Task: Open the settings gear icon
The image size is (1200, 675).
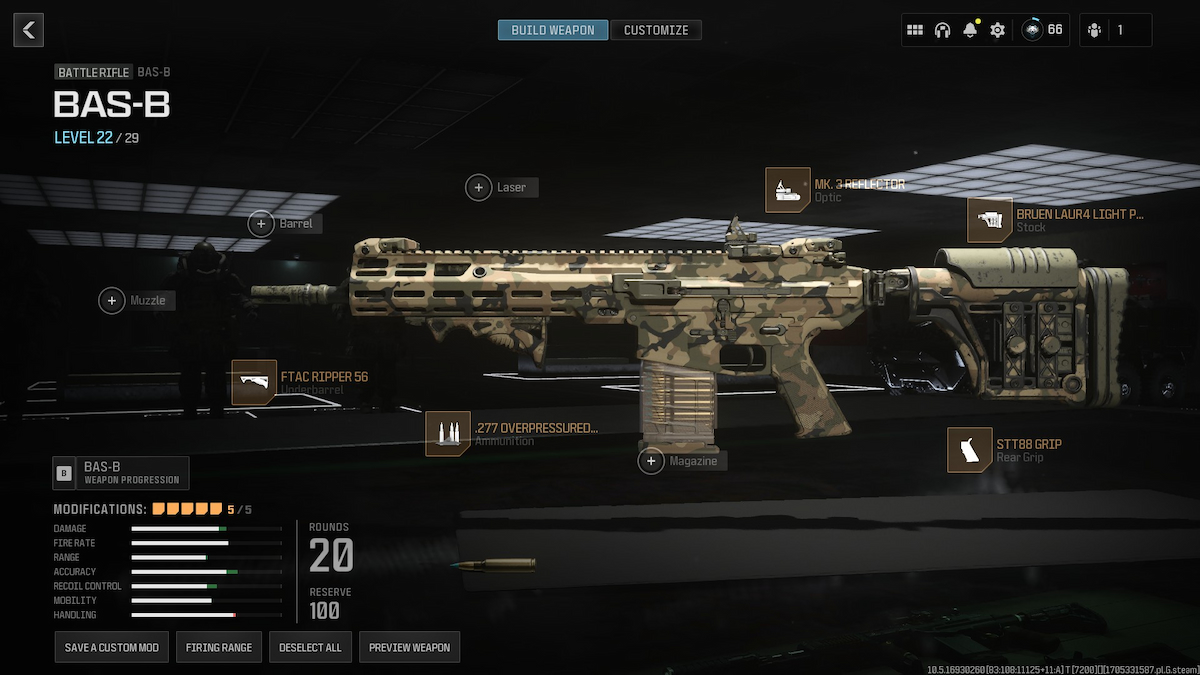Action: (x=997, y=30)
